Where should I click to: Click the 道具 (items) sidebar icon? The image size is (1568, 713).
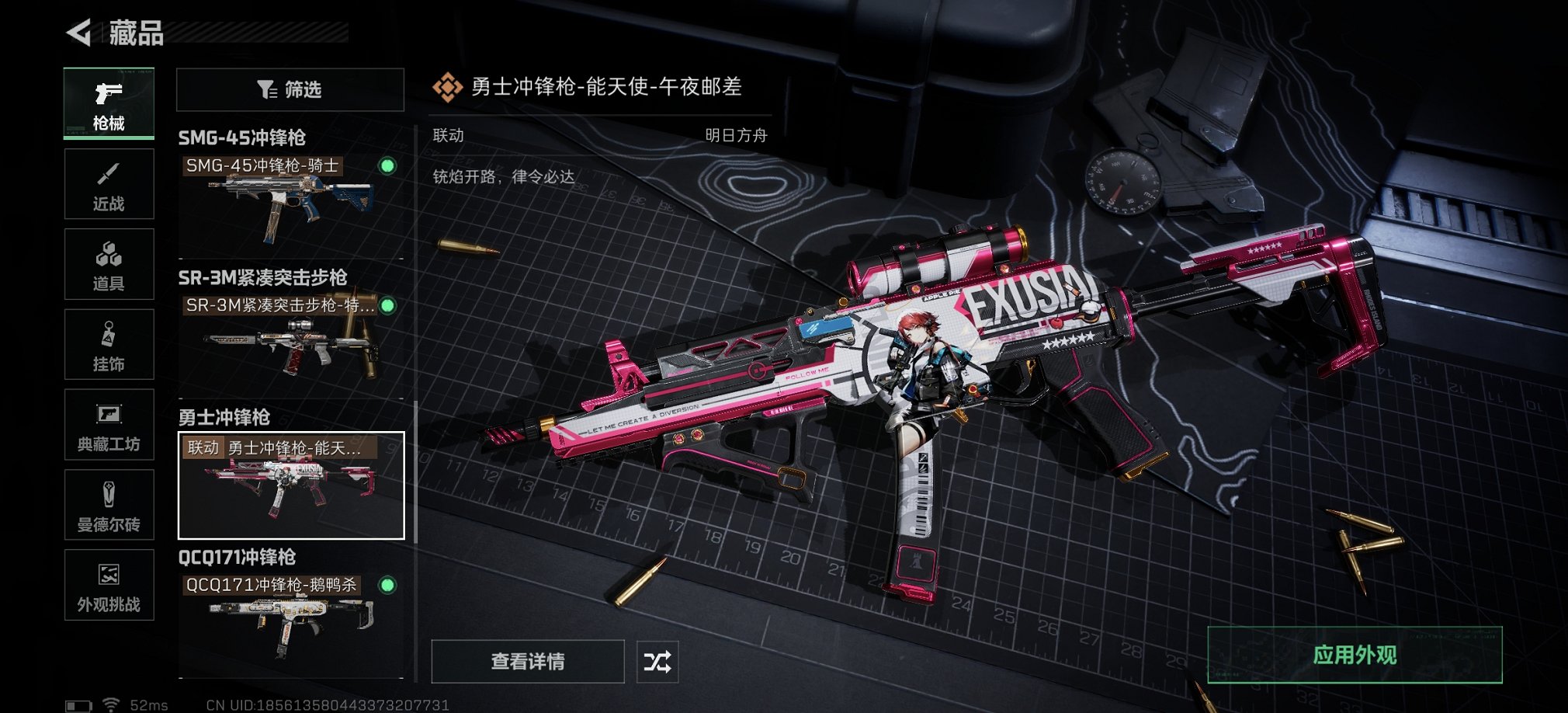109,264
